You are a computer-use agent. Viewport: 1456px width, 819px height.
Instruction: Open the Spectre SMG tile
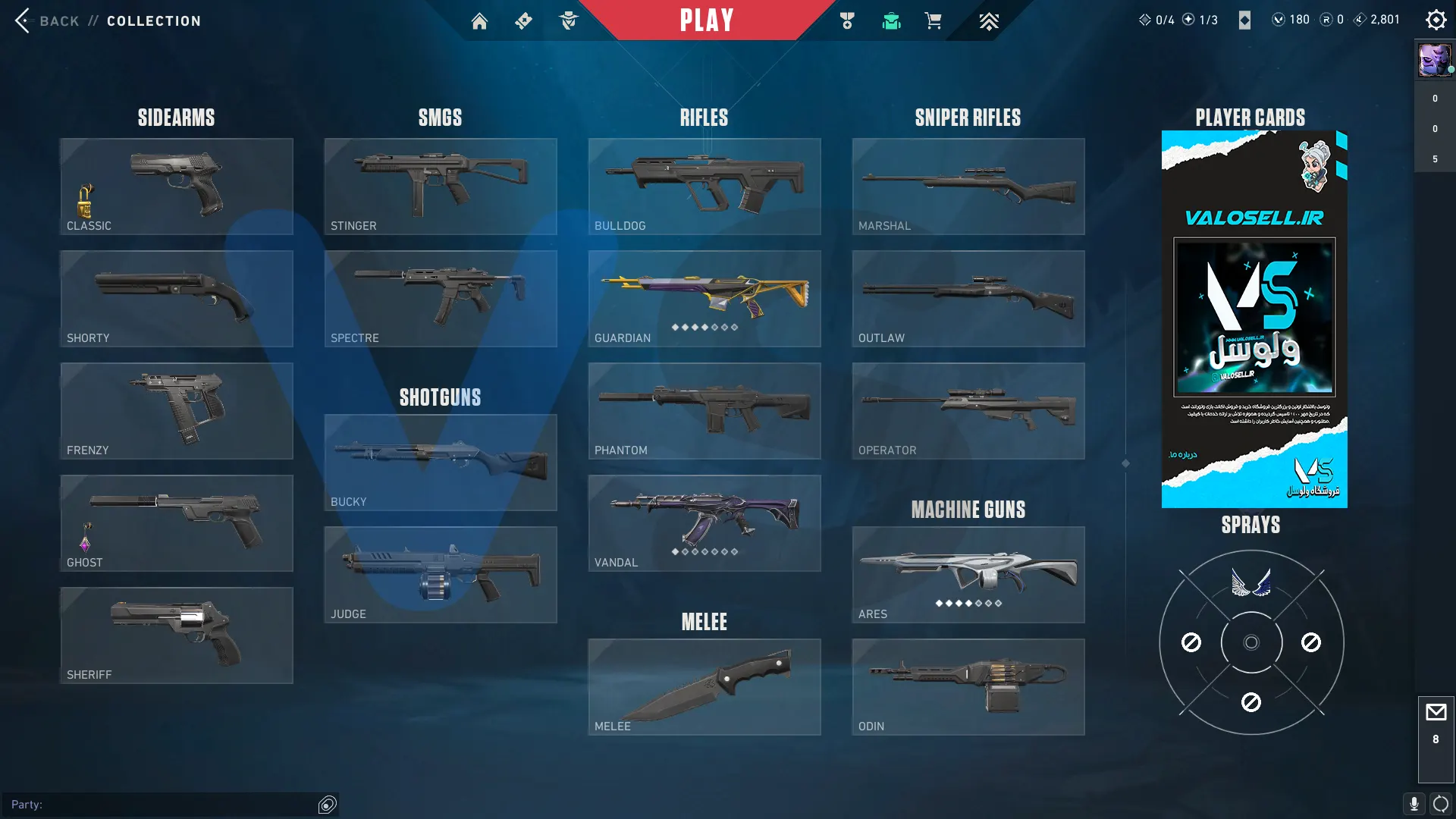pyautogui.click(x=441, y=299)
